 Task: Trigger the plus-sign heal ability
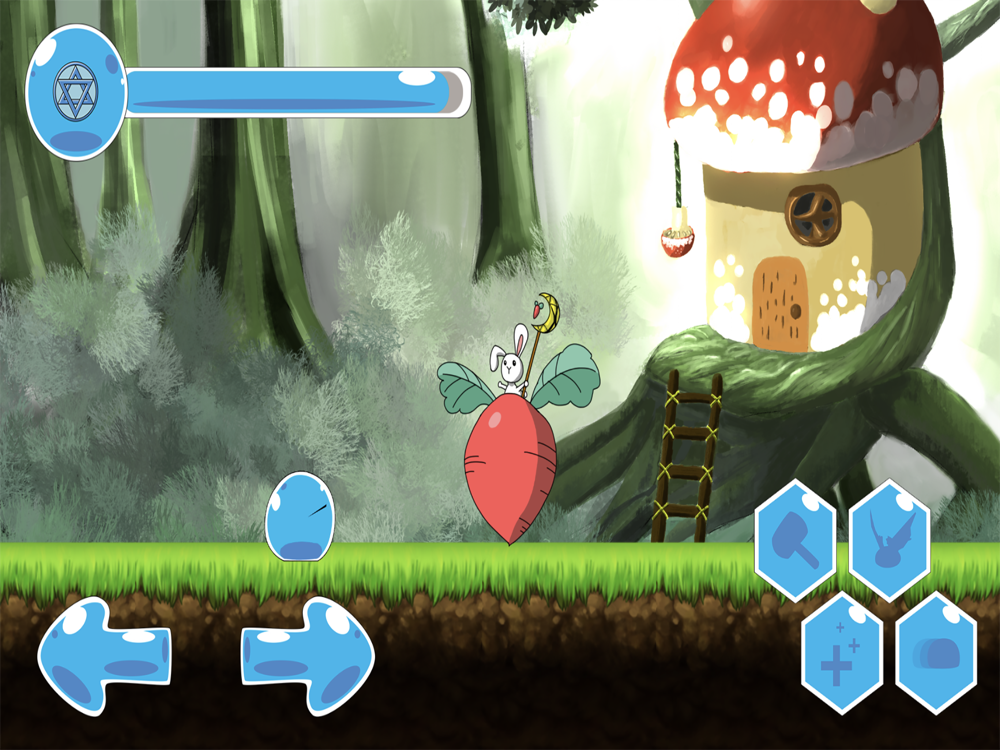(841, 653)
